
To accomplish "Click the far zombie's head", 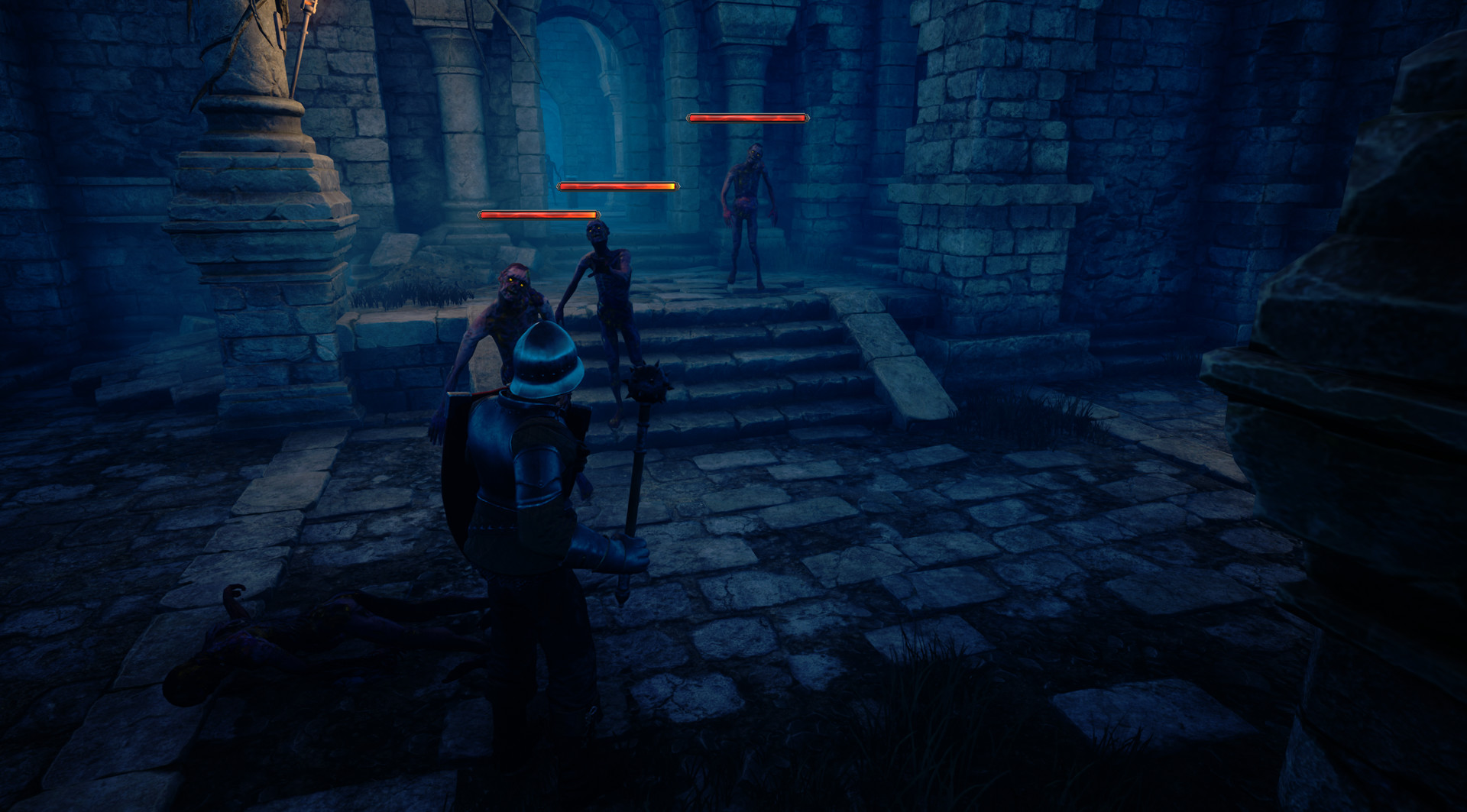I will pos(754,155).
